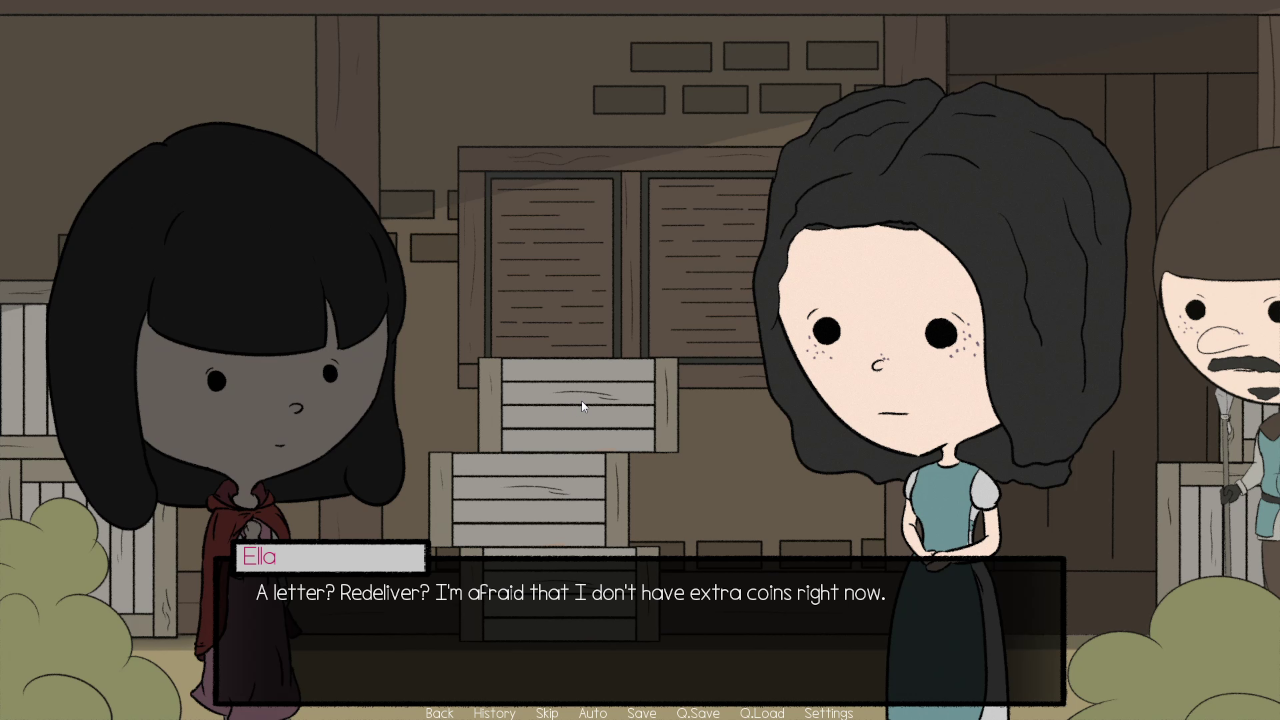Quick load with Q.Load
Screen dimensions: 1280x720
pyautogui.click(x=762, y=713)
